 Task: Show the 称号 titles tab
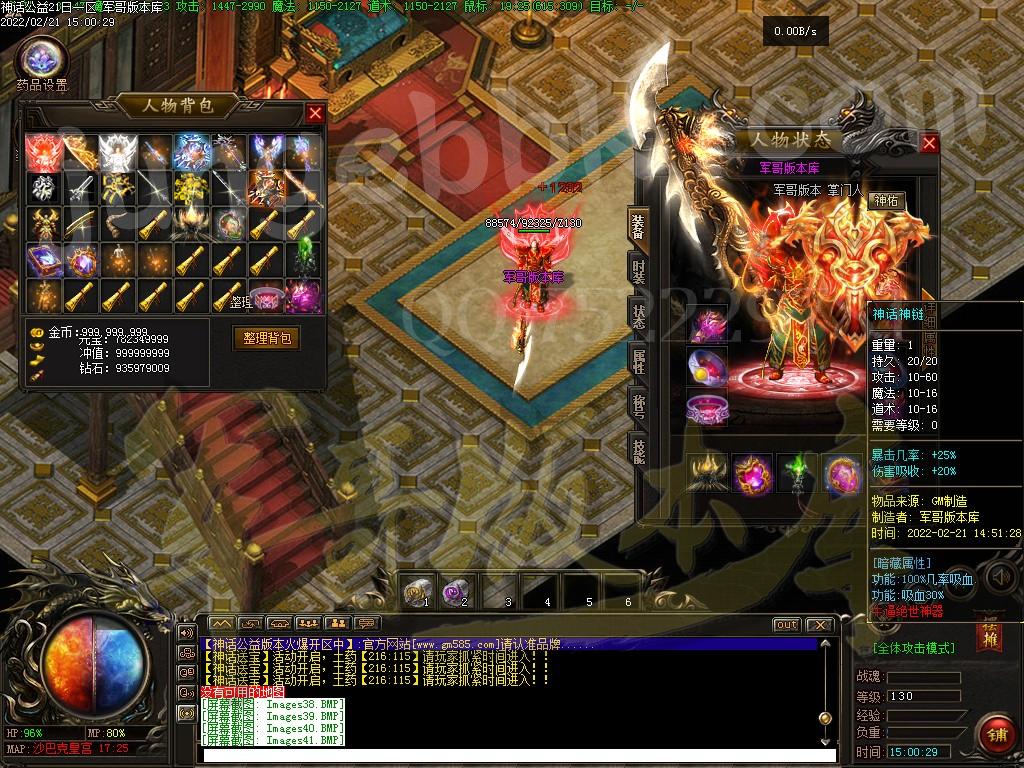point(638,405)
